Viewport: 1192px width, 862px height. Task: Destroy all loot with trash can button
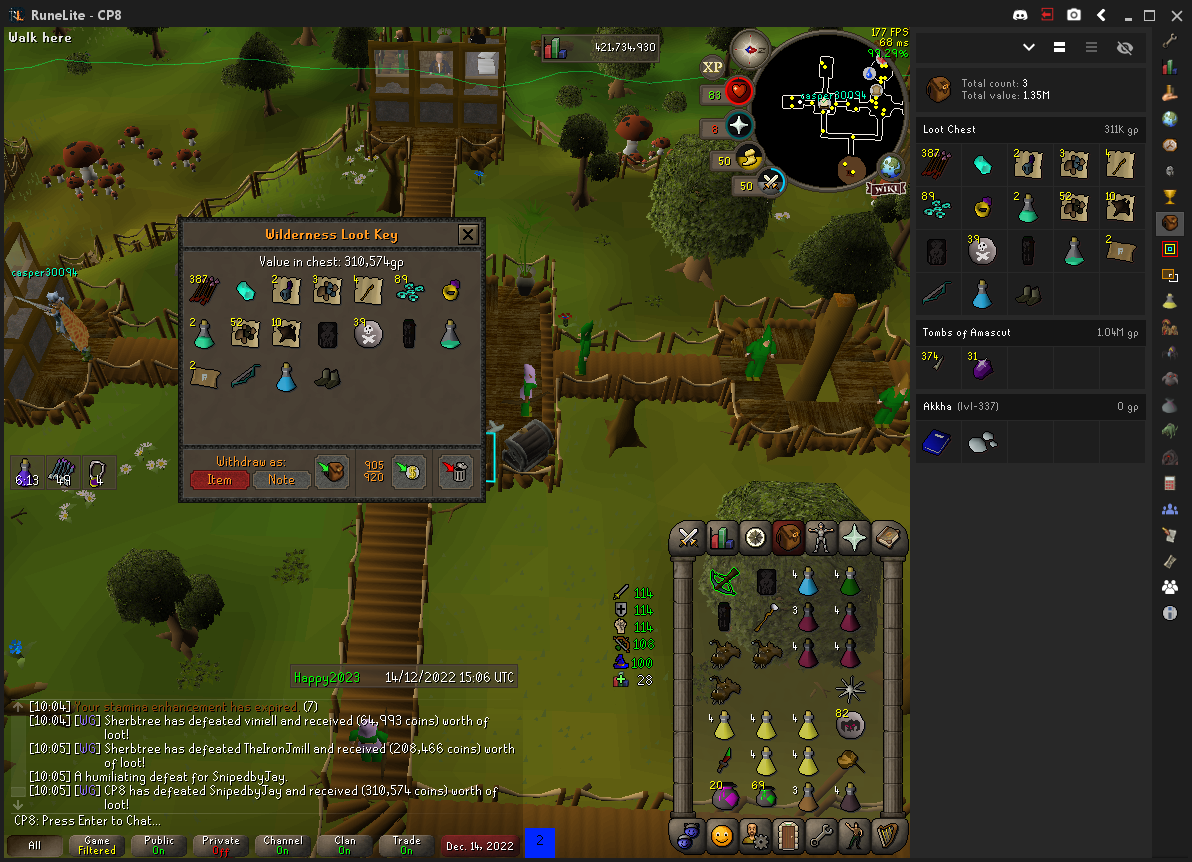click(x=456, y=471)
